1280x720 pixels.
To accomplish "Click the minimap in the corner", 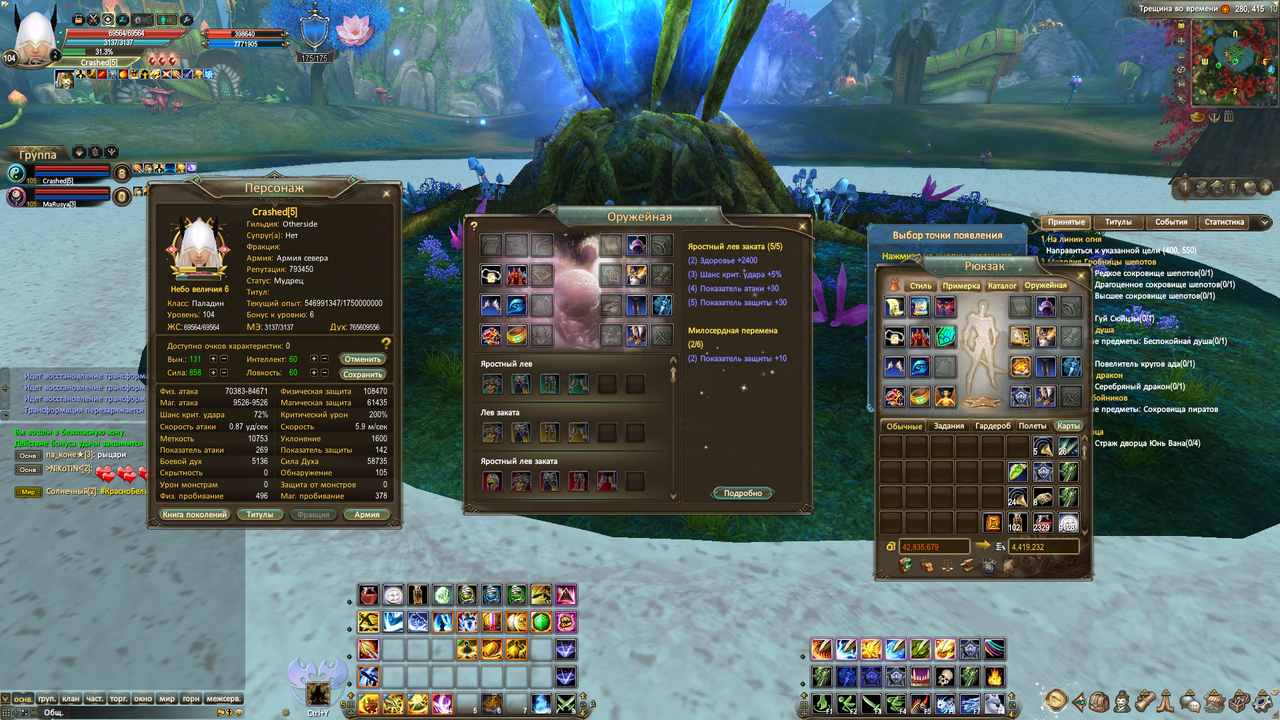I will coord(1231,64).
